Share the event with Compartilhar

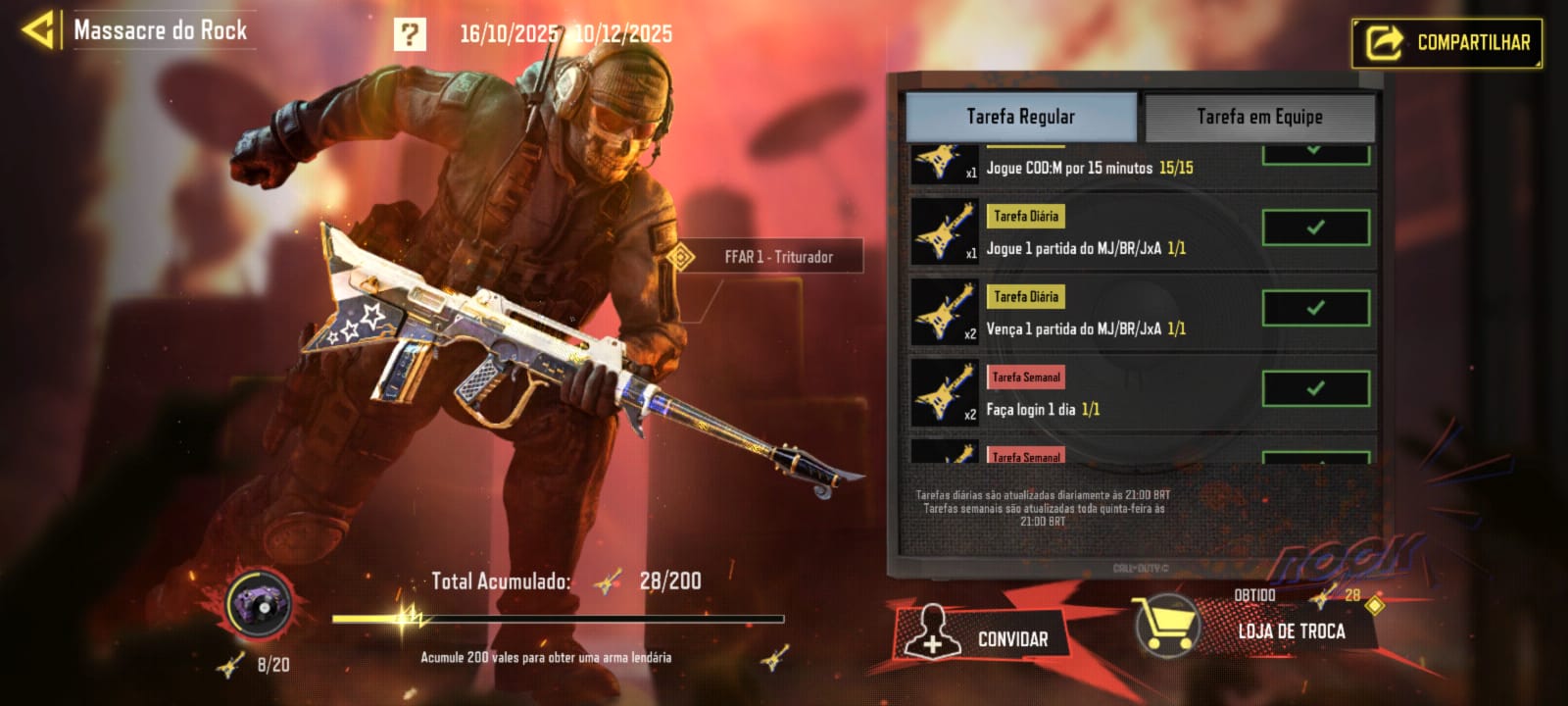click(x=1446, y=43)
